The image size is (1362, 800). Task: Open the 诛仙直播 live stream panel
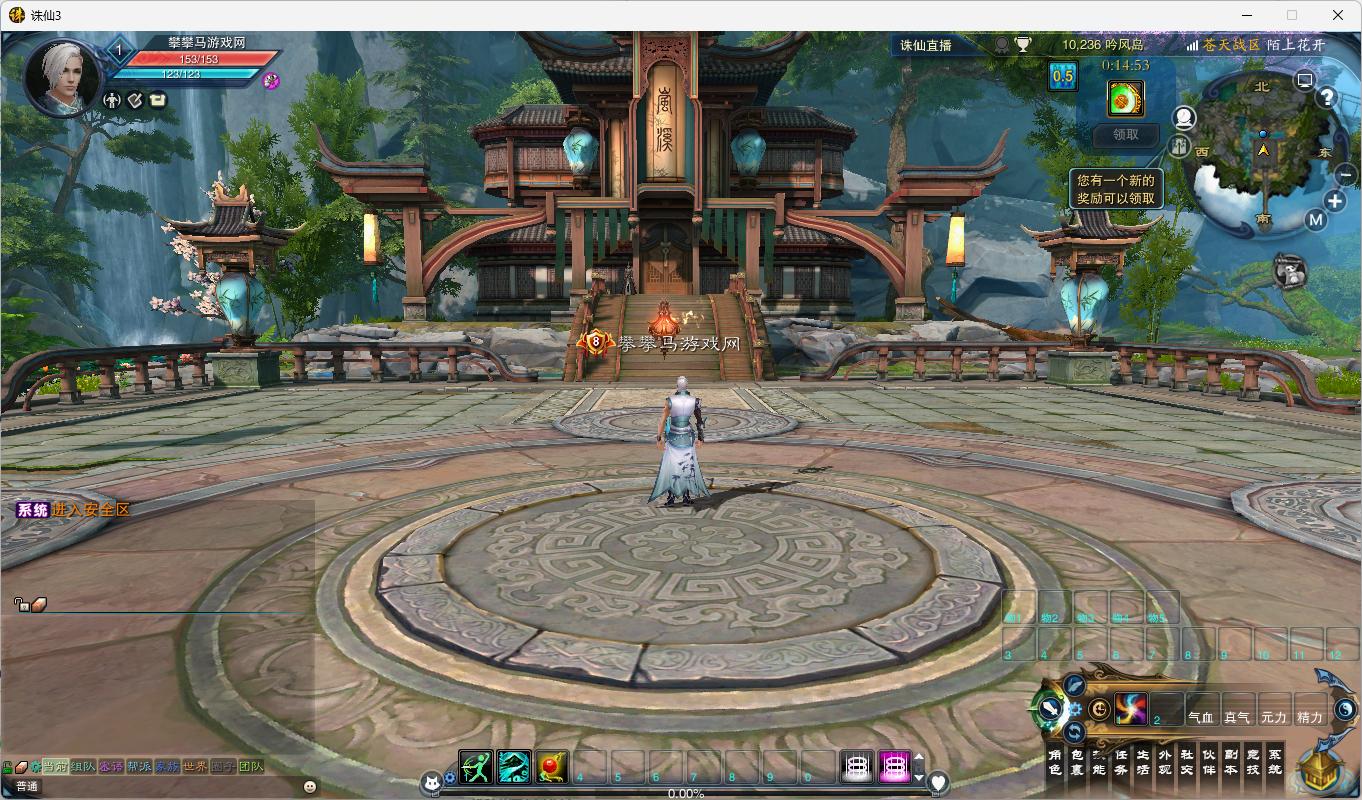click(x=926, y=45)
